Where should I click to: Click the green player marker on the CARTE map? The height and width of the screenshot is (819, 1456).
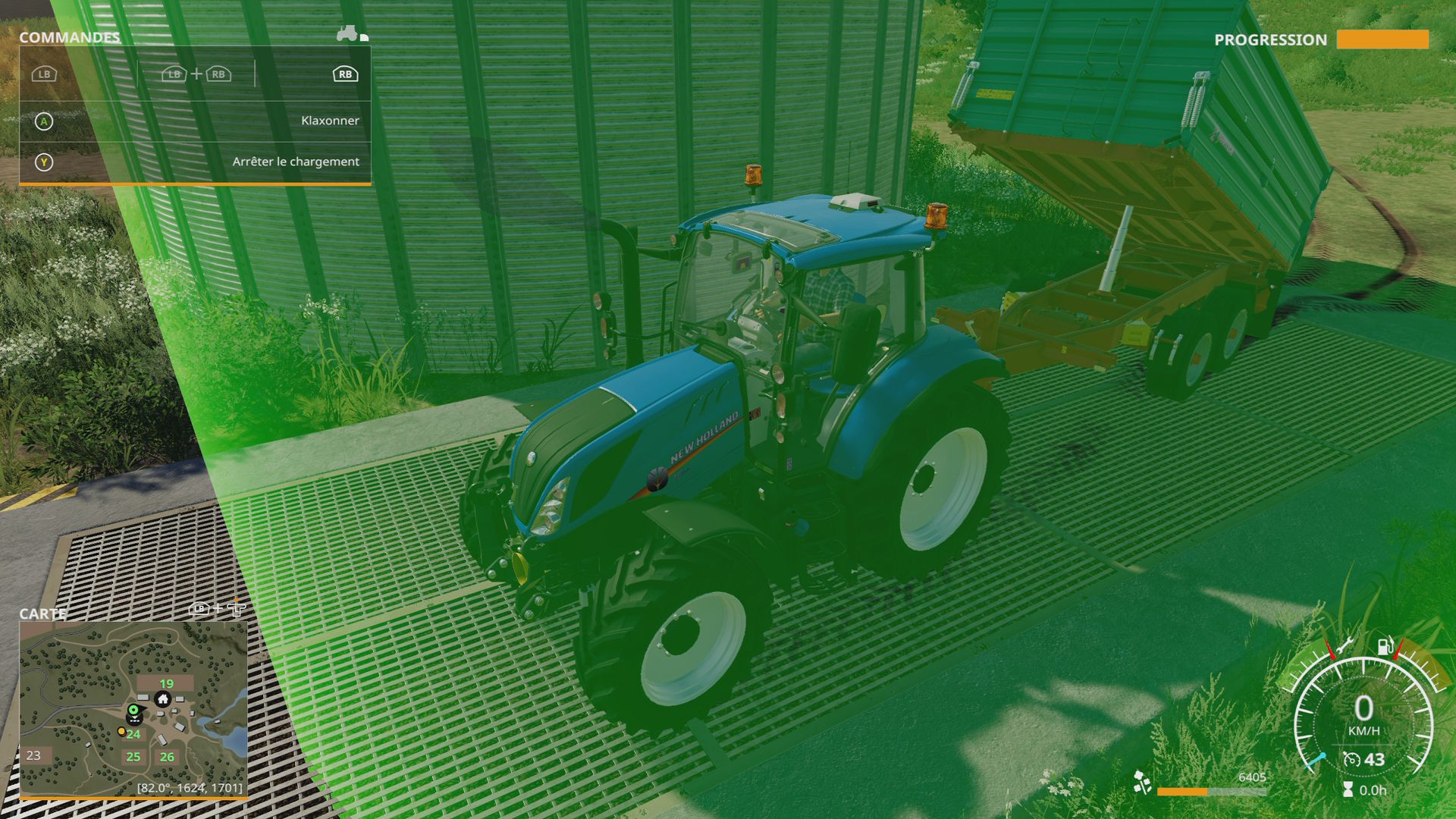click(133, 710)
